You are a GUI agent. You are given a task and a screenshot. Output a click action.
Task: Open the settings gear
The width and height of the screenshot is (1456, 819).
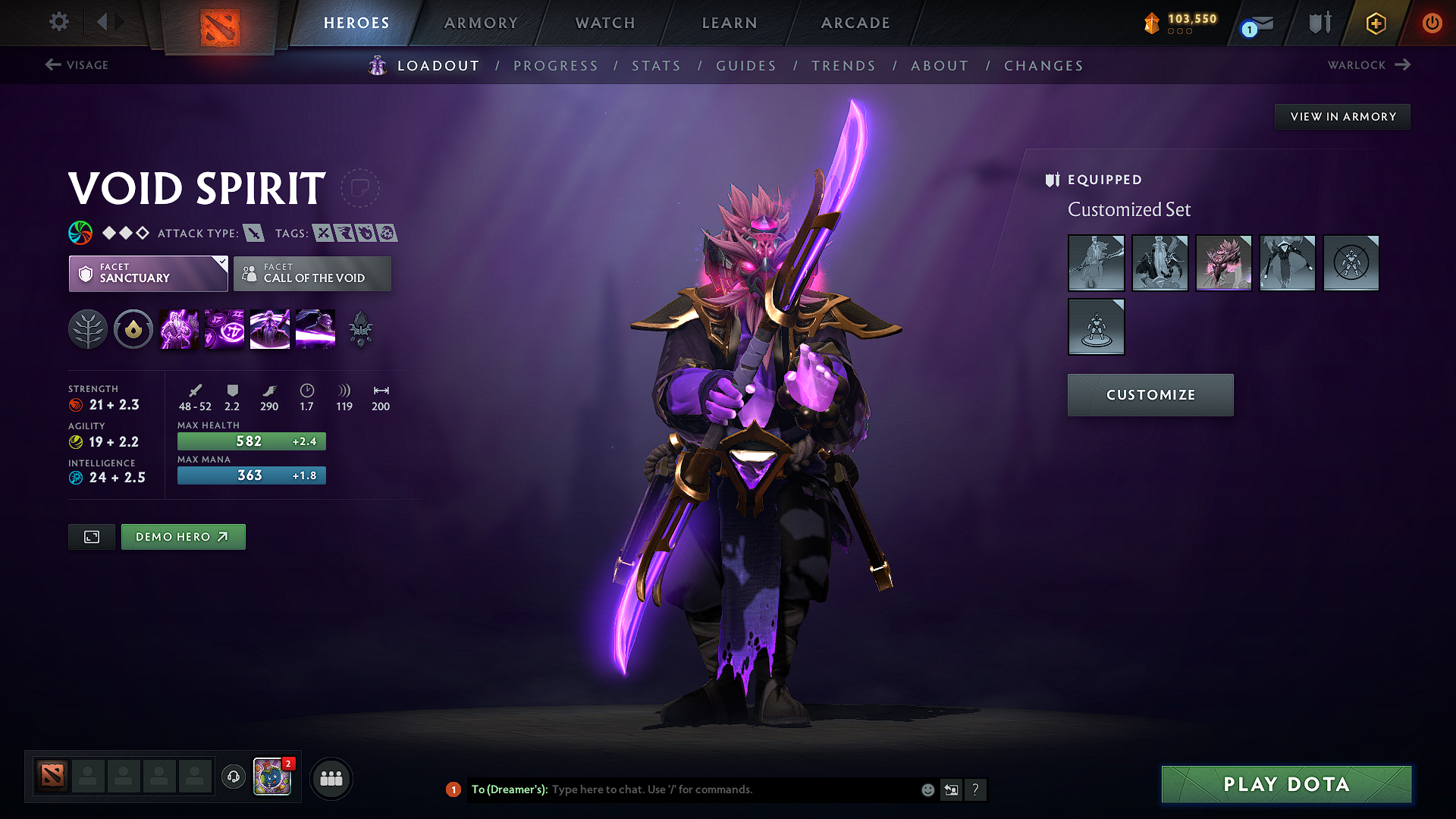click(x=58, y=22)
